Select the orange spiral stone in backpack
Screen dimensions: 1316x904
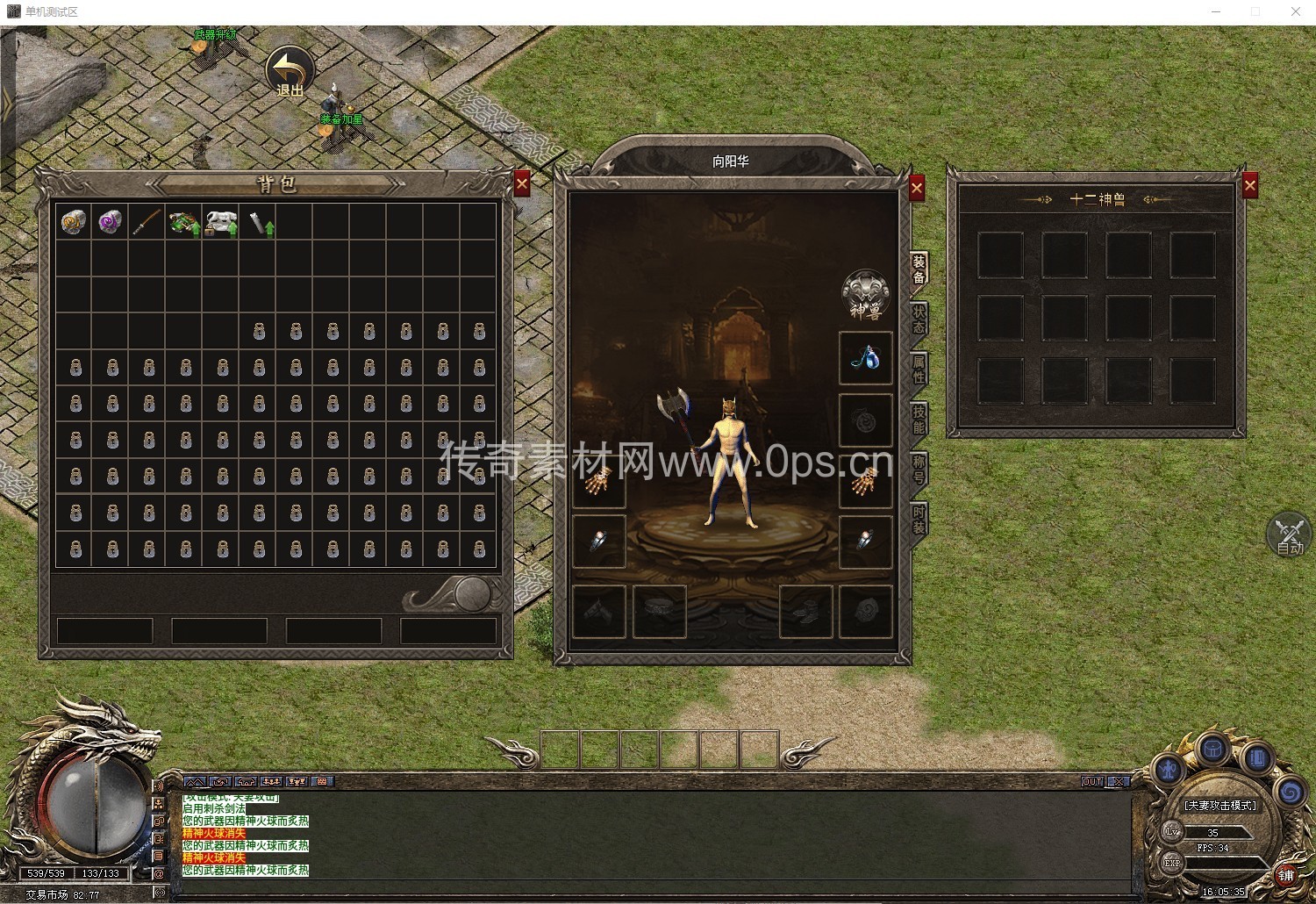[73, 222]
